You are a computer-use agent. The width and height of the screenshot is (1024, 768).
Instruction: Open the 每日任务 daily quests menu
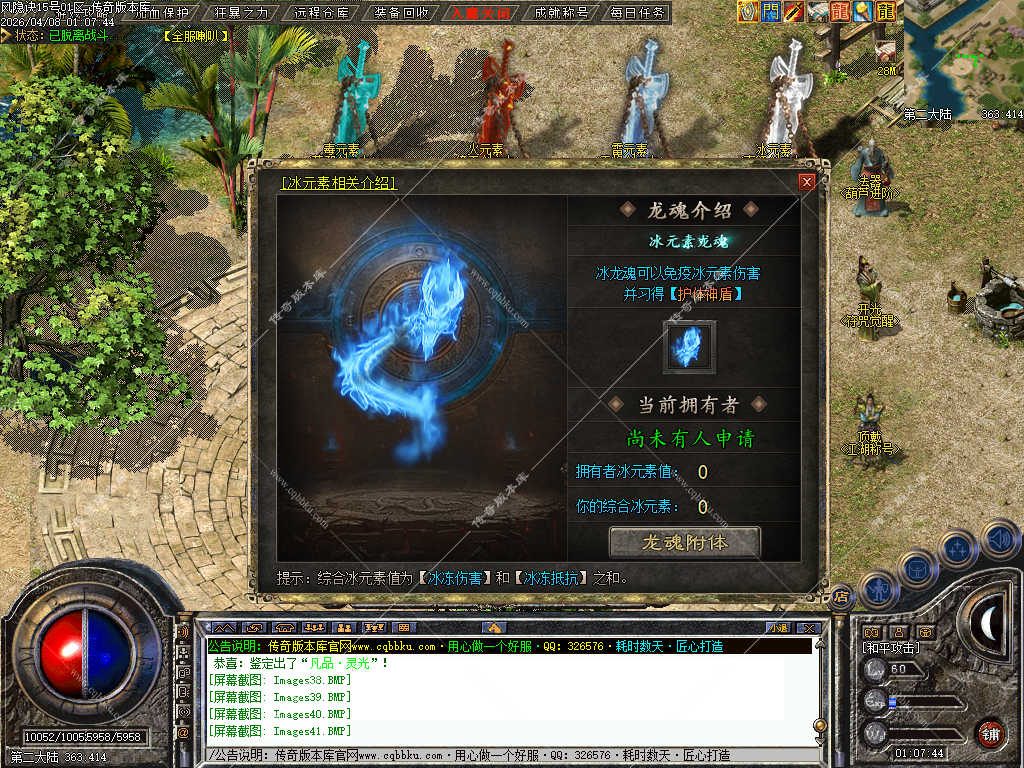pyautogui.click(x=637, y=13)
